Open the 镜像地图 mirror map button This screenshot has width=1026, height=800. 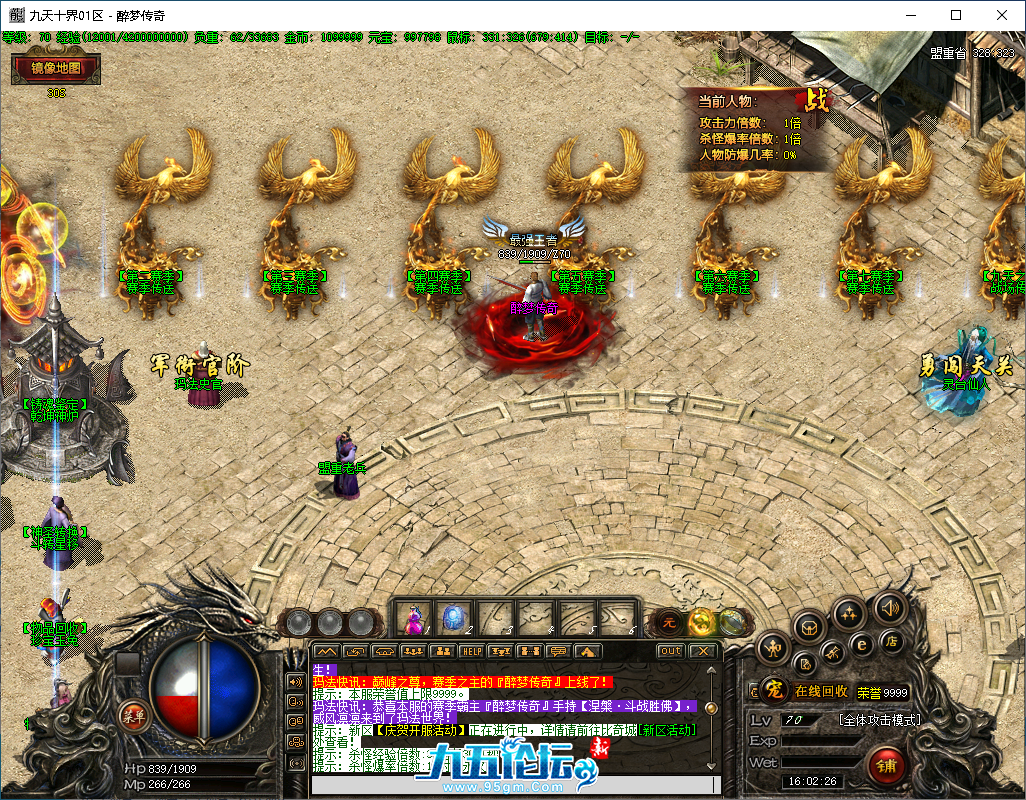click(x=56, y=69)
